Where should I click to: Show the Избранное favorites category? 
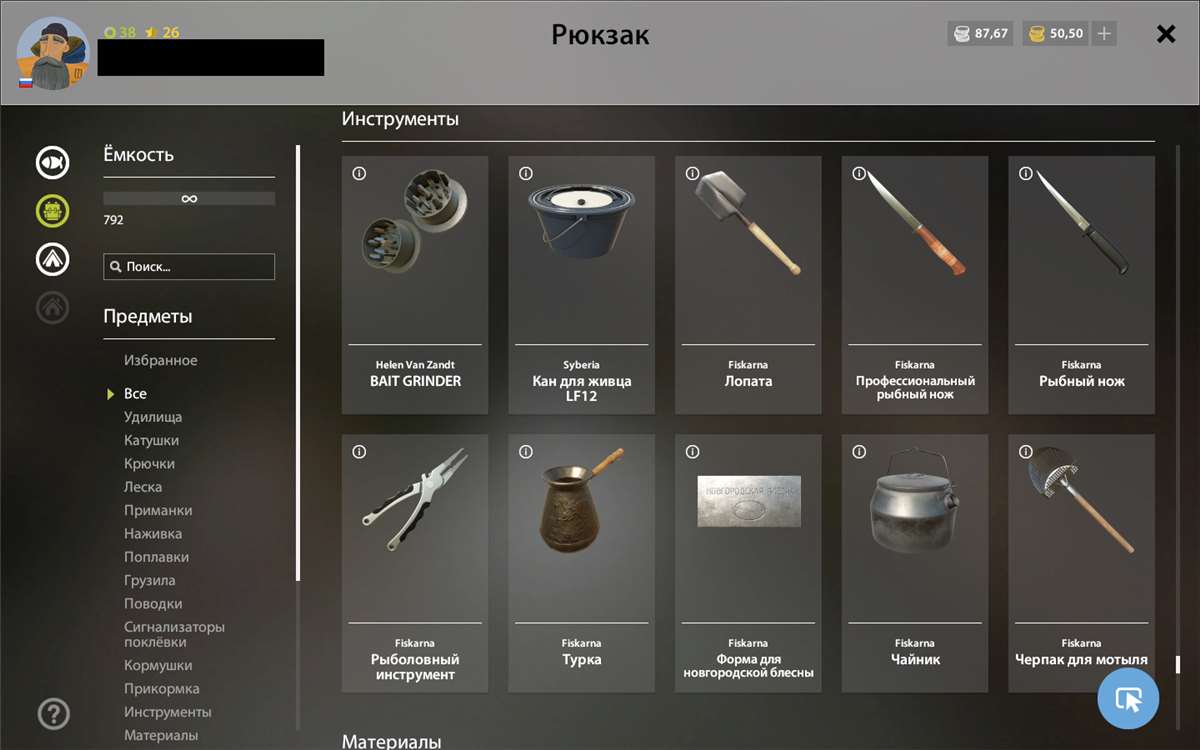(x=161, y=360)
